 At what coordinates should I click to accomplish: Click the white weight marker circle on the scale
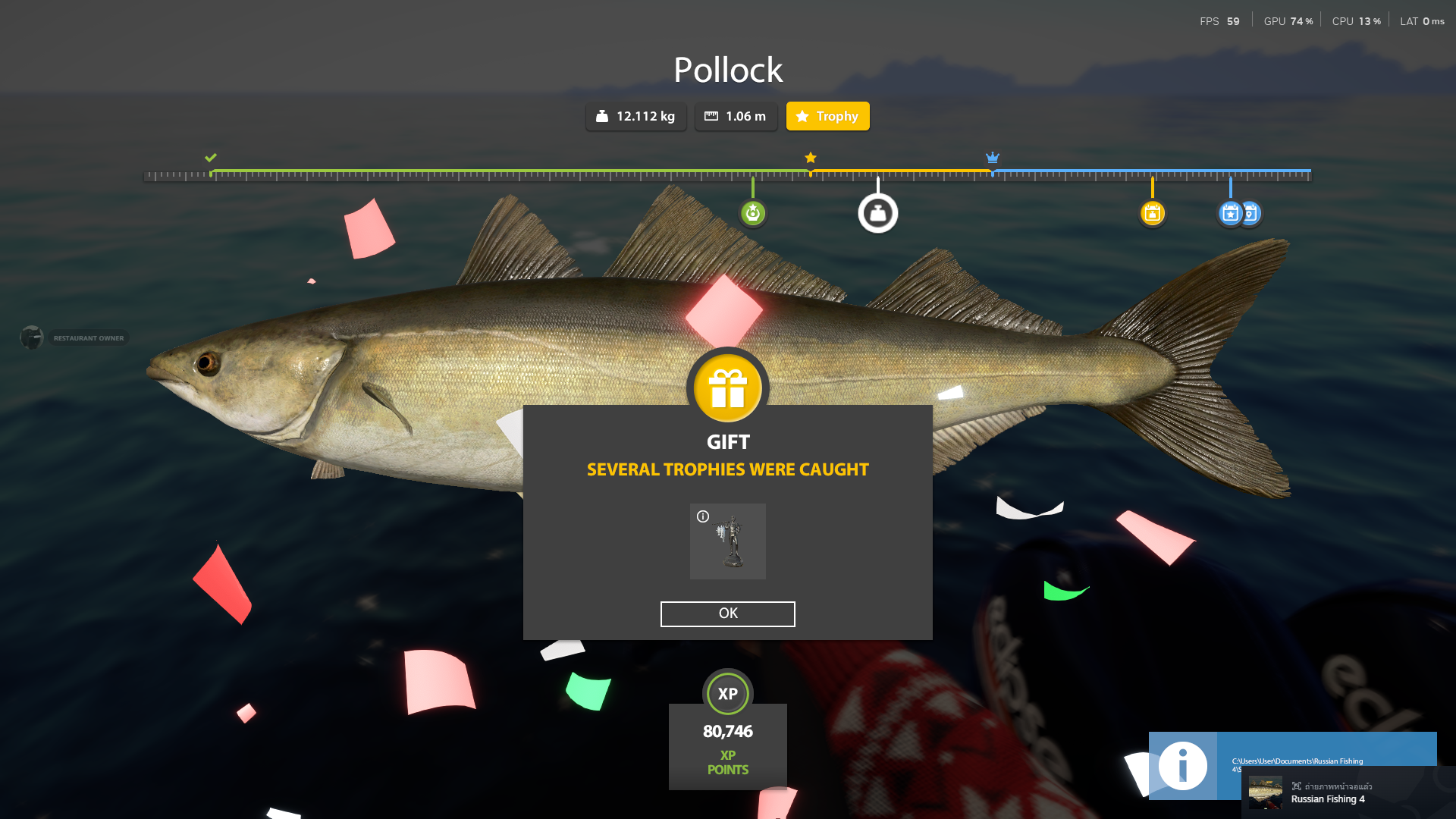(x=877, y=213)
